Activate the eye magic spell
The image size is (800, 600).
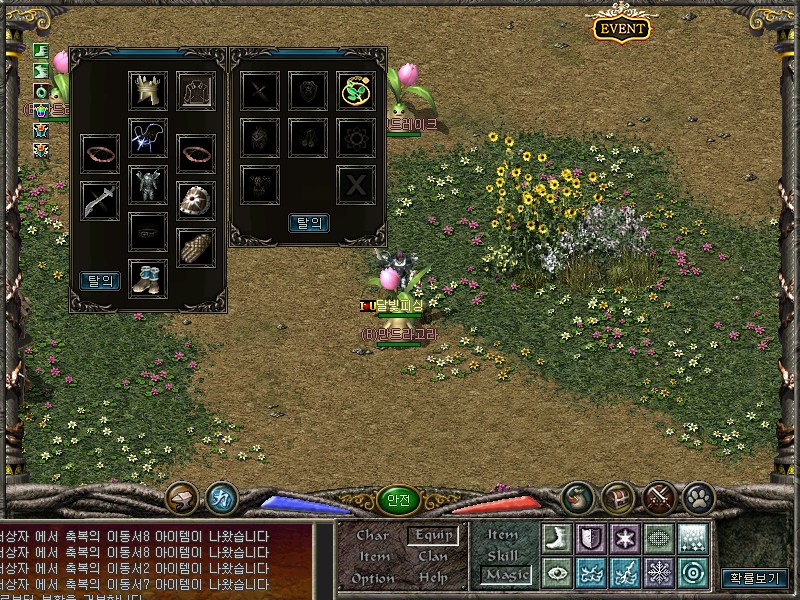(556, 573)
